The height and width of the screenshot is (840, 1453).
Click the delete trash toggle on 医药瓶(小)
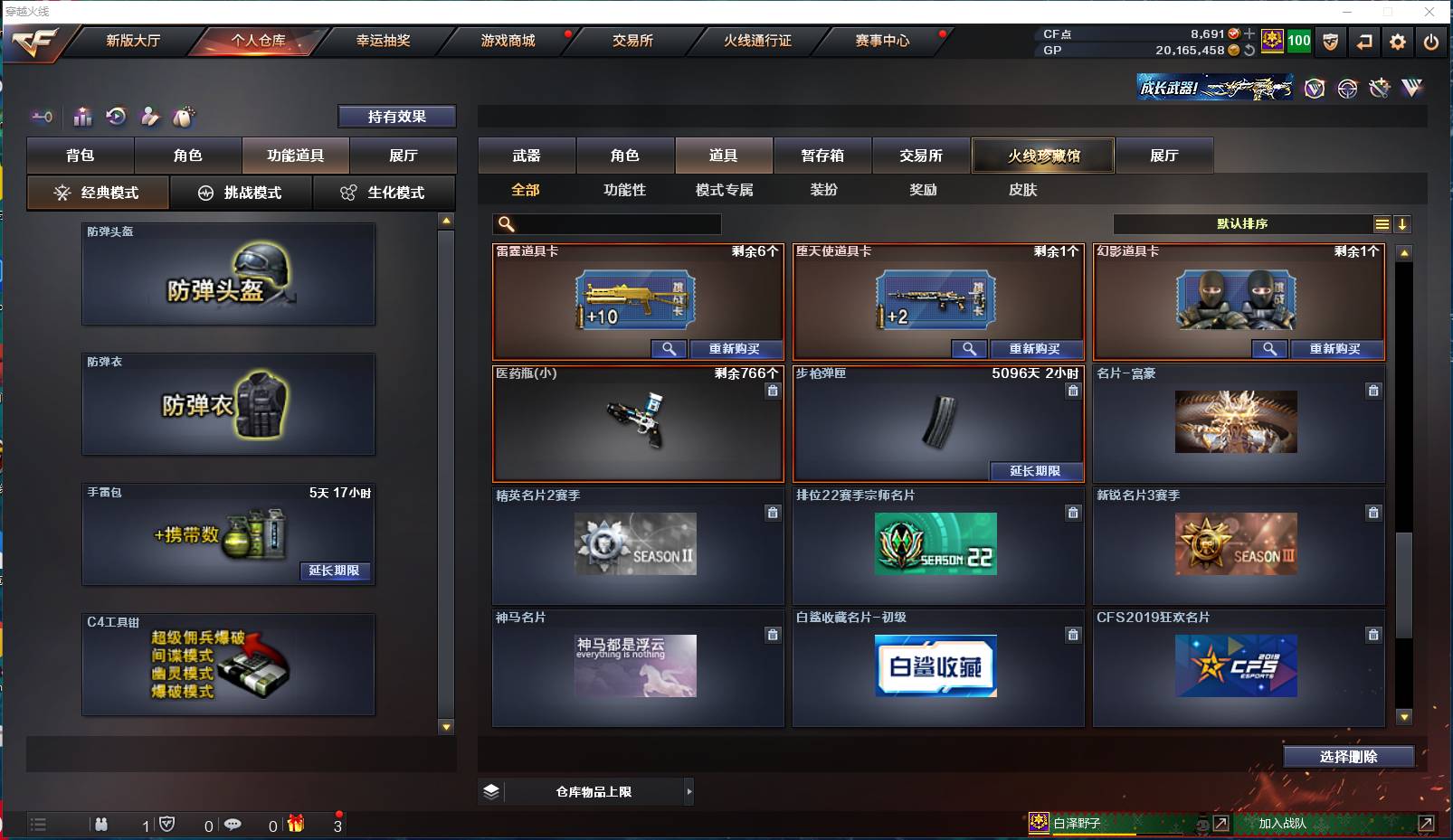point(774,391)
